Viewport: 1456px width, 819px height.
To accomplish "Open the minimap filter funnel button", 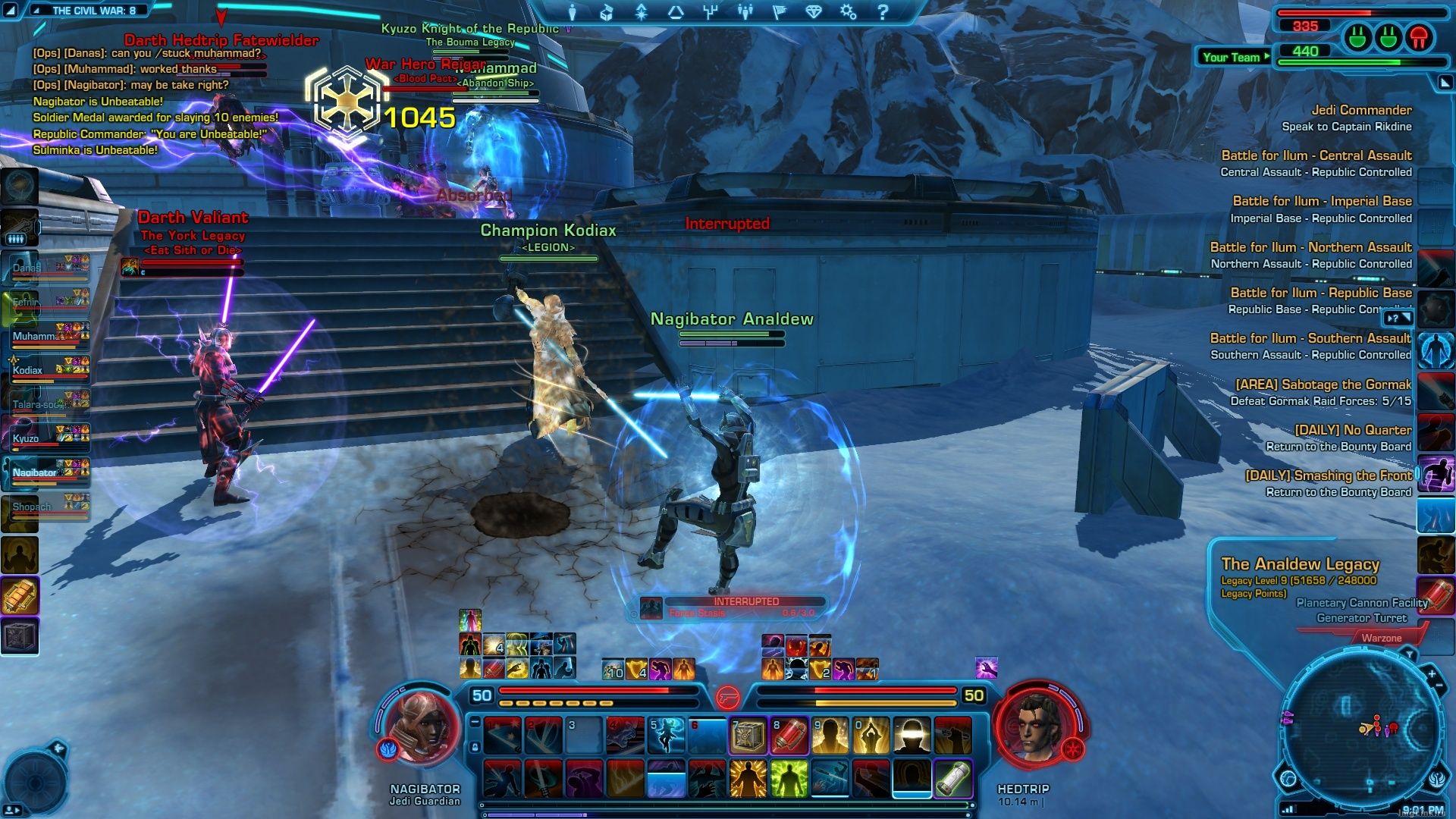I will (x=1409, y=654).
